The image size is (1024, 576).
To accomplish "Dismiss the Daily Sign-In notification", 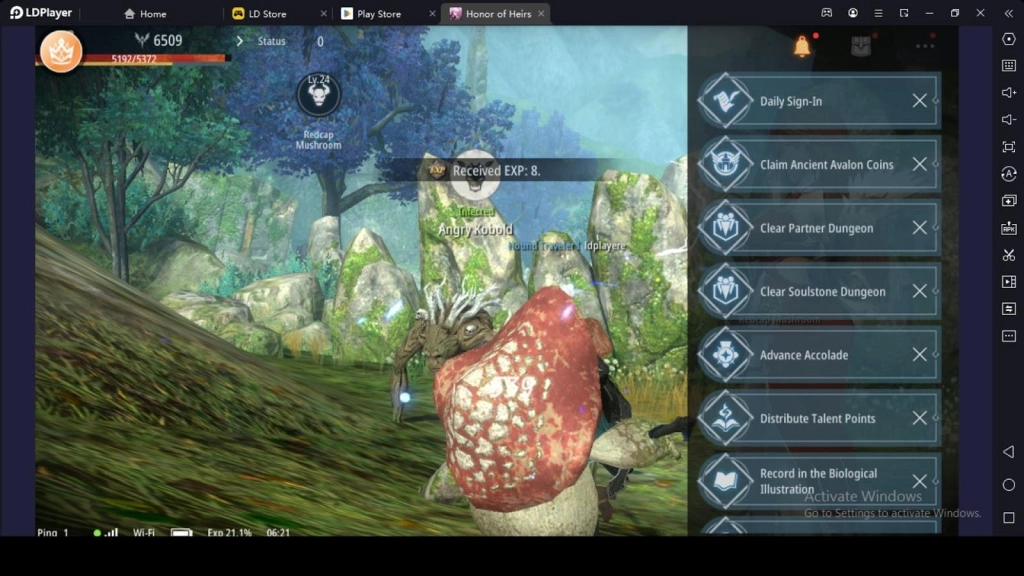I will [x=919, y=101].
